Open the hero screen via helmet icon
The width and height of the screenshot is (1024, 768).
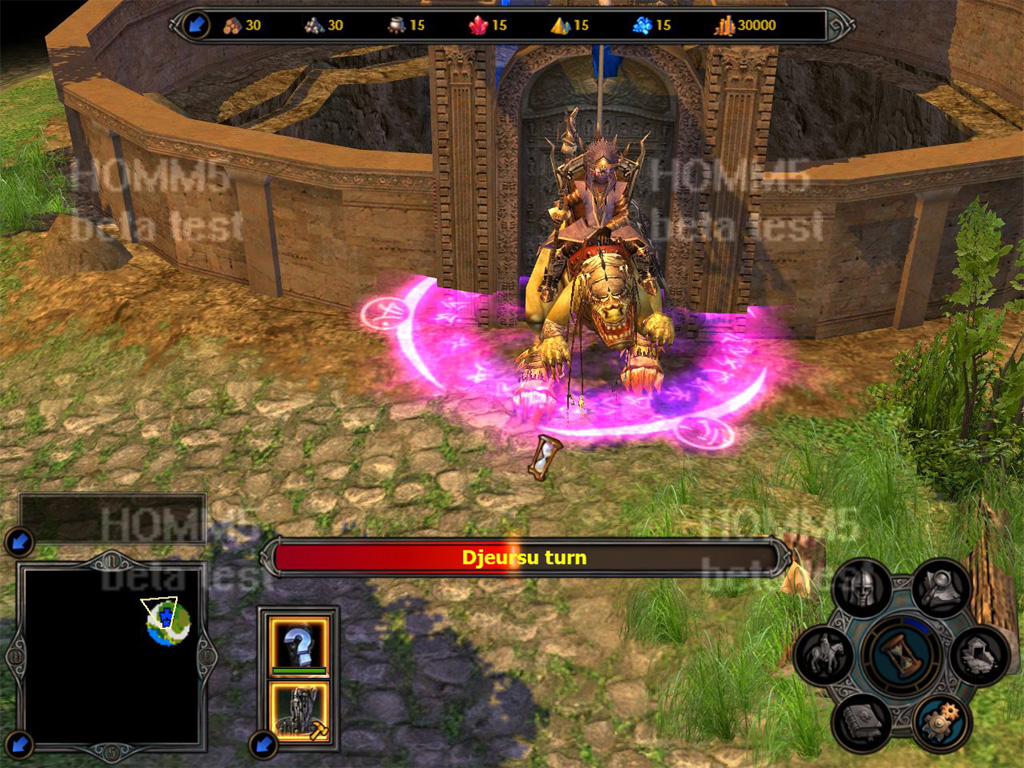(860, 590)
